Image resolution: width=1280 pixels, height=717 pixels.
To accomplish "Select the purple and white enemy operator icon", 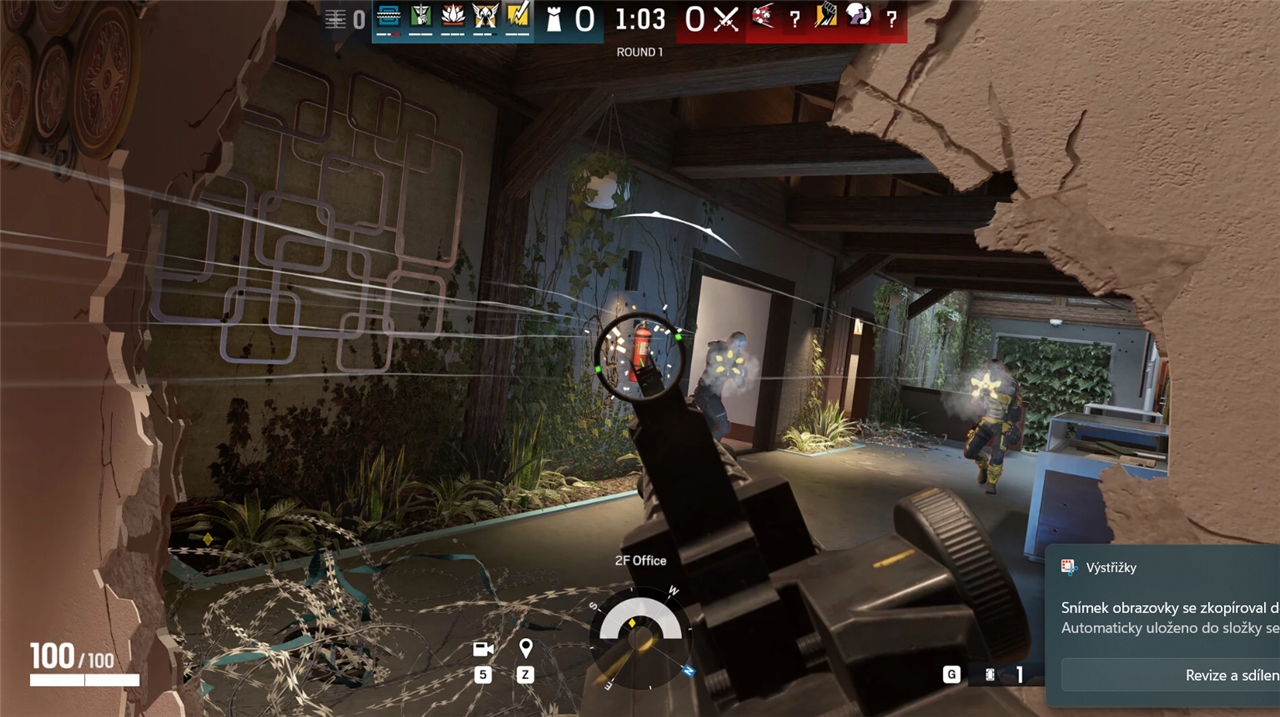I will click(x=858, y=16).
